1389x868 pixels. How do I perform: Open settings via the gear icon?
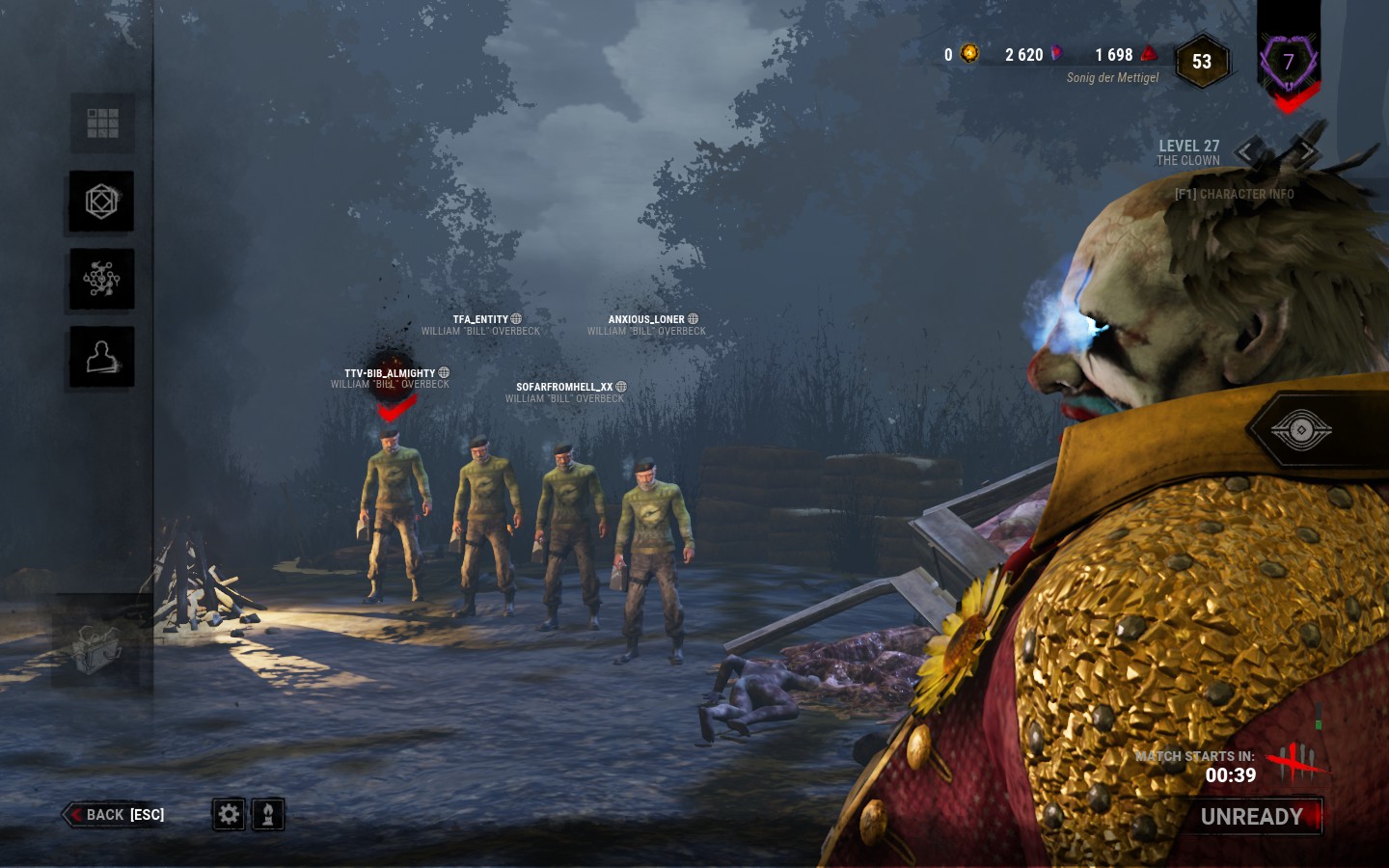[x=229, y=814]
